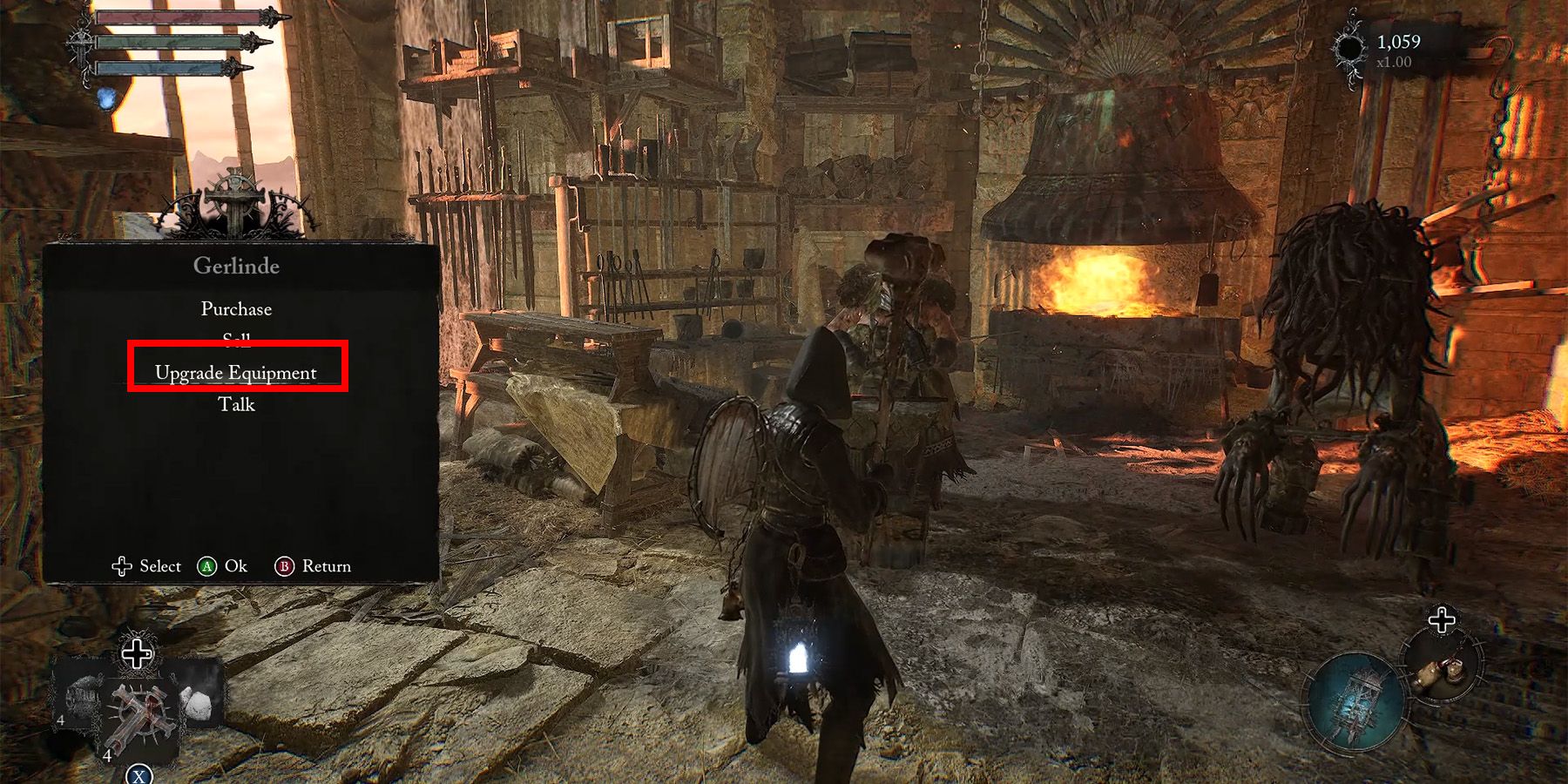The image size is (1568, 784).
Task: Click the Vigor currency emblem top-right
Action: click(1351, 45)
